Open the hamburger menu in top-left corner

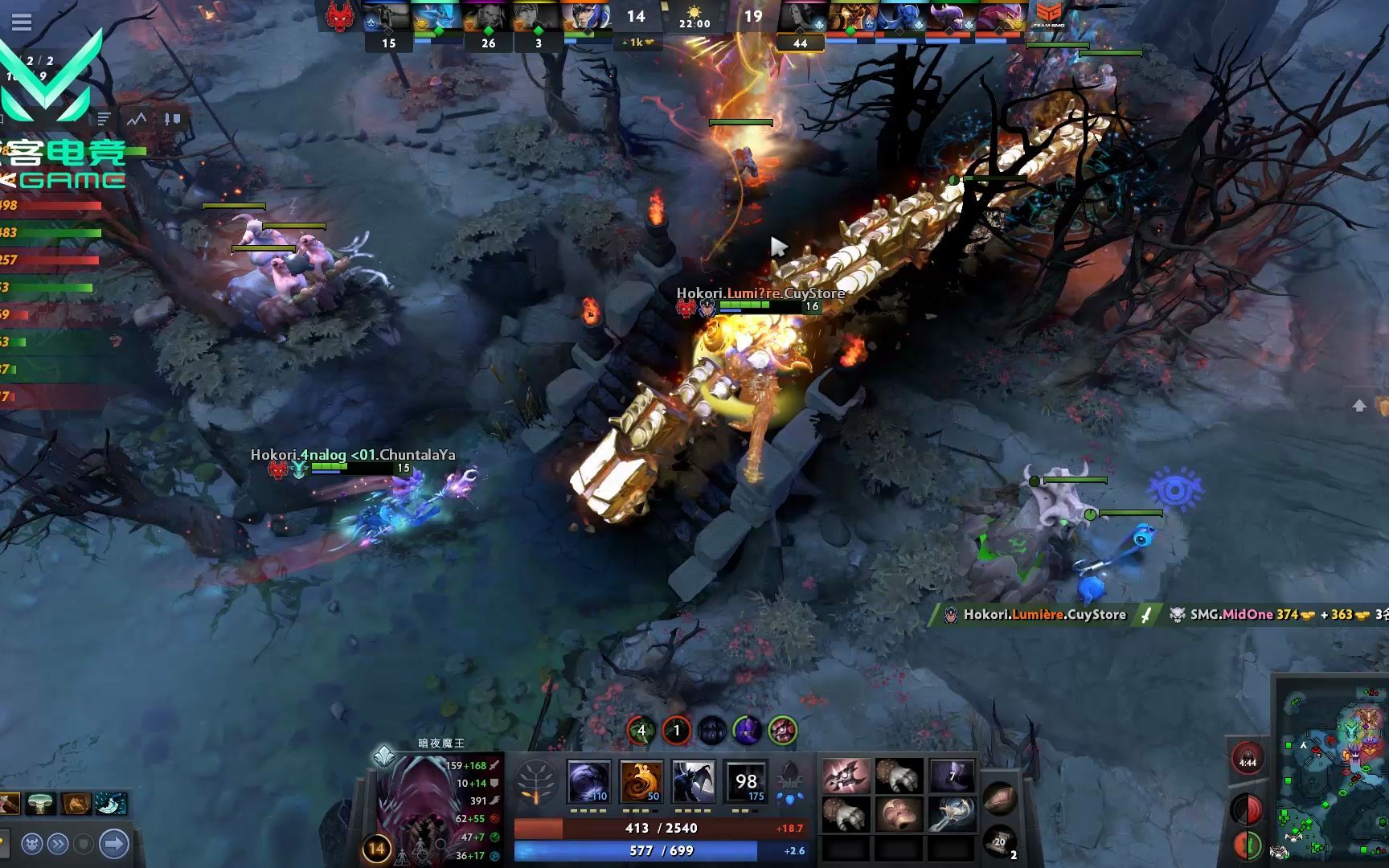click(x=22, y=23)
